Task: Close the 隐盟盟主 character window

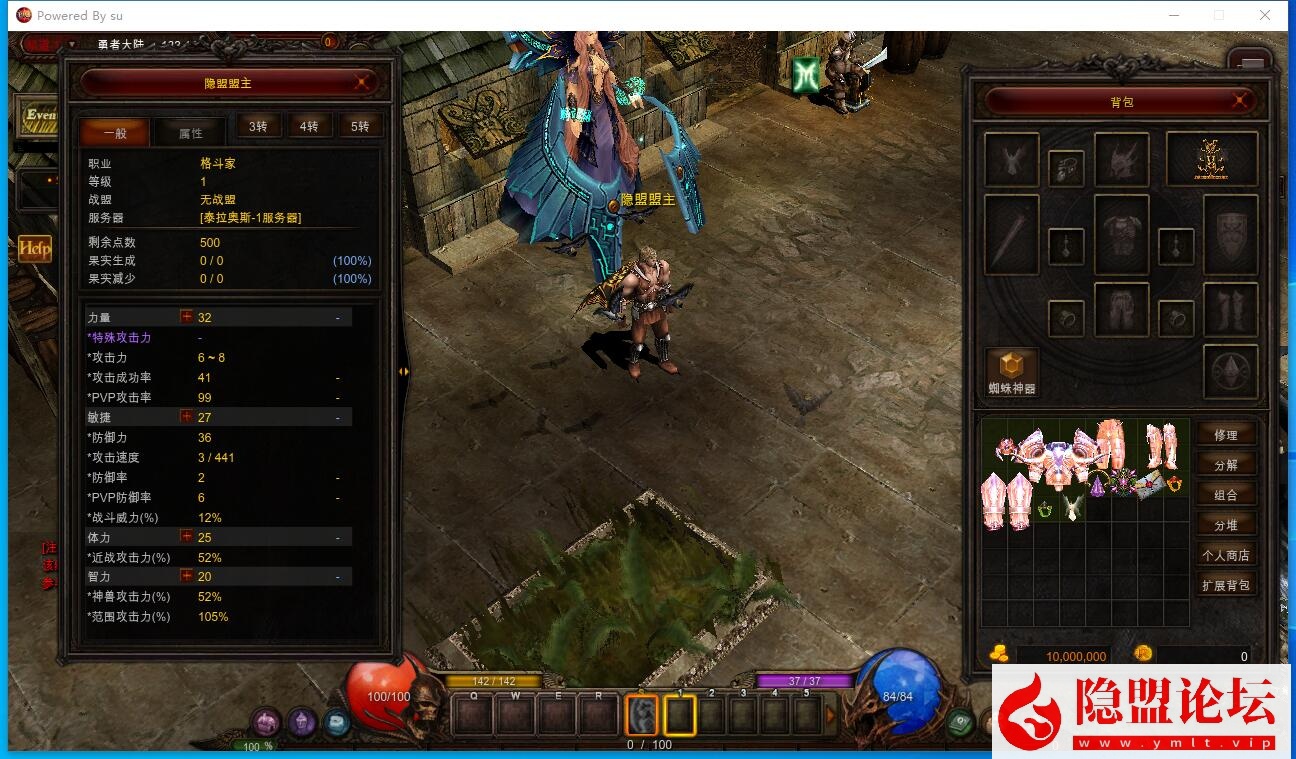Action: 363,83
